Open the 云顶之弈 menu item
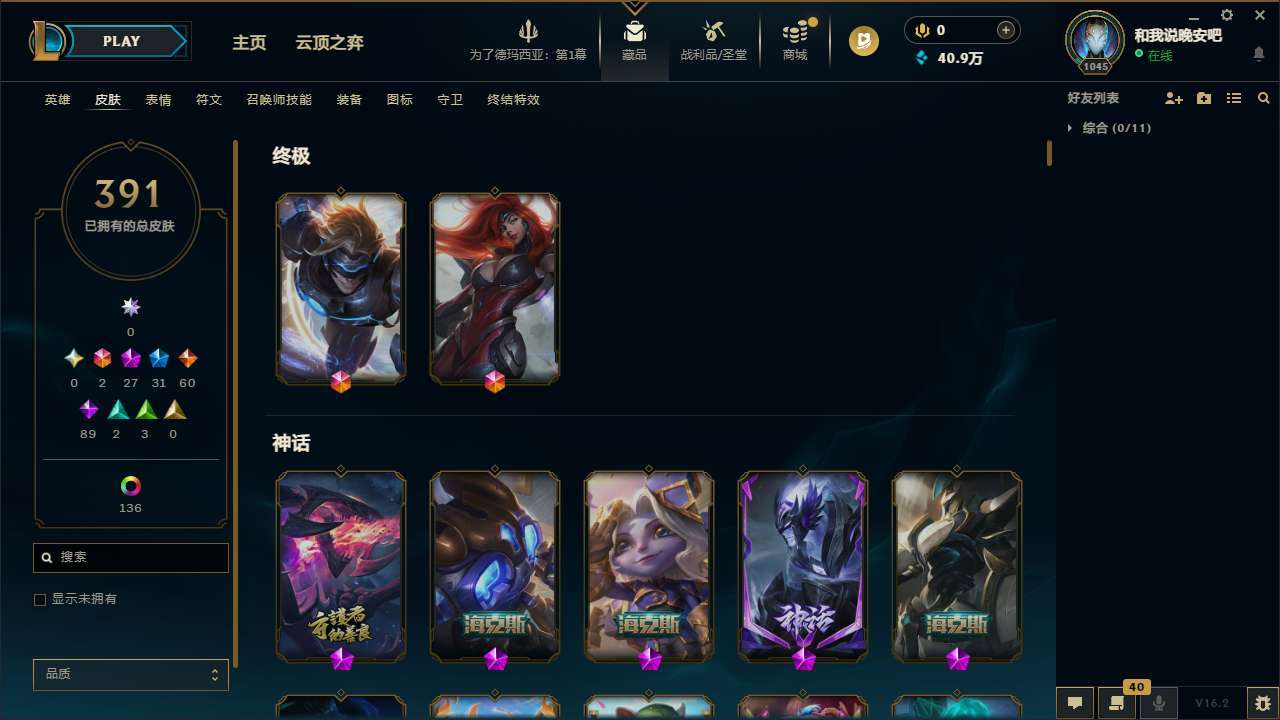 pyautogui.click(x=331, y=42)
